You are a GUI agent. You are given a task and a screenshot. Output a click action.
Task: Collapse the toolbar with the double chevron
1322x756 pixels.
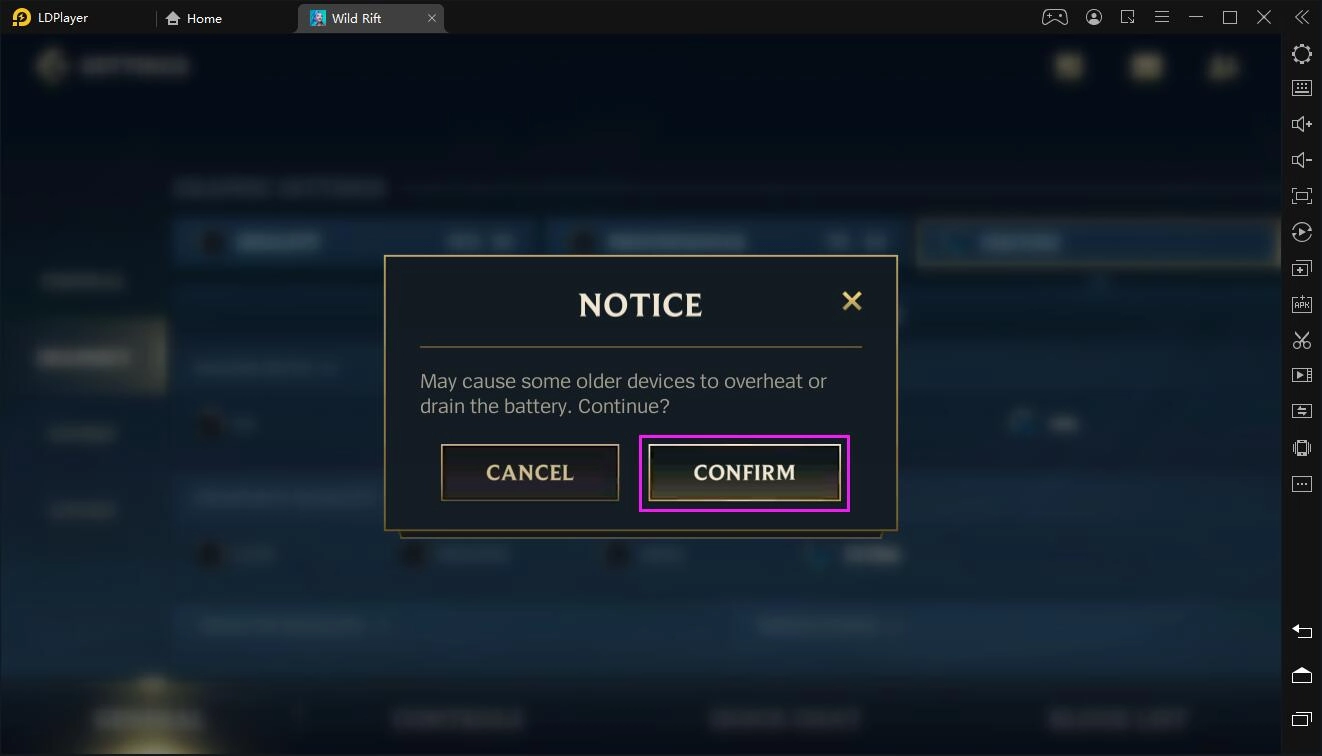(1301, 16)
